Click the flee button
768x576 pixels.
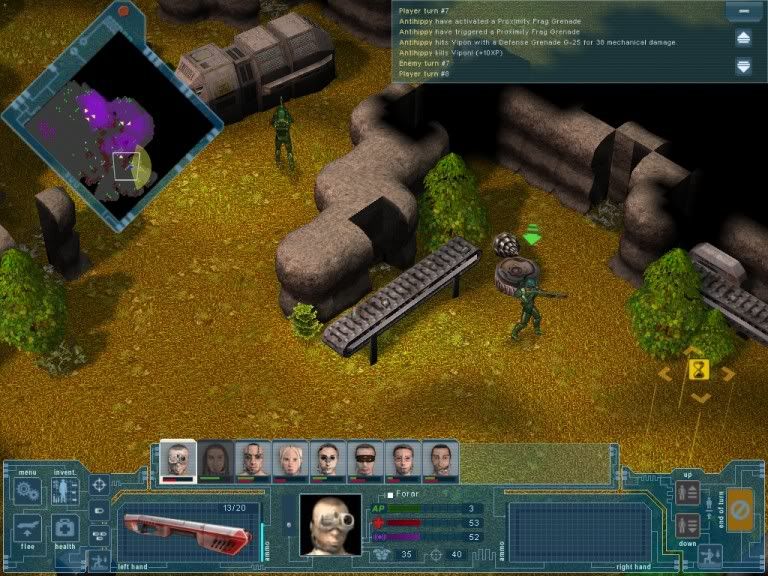[x=27, y=529]
